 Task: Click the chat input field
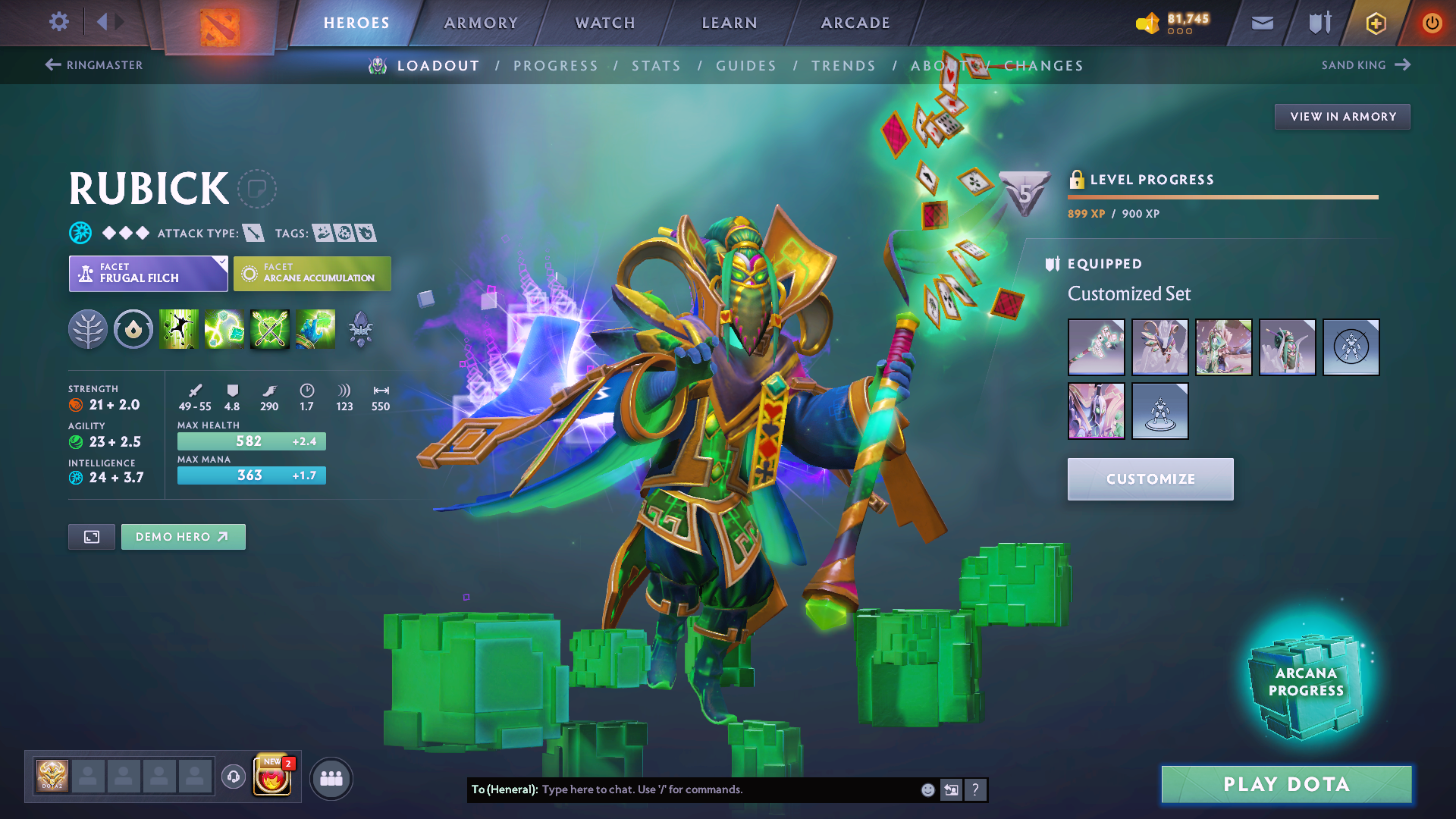[x=720, y=789]
